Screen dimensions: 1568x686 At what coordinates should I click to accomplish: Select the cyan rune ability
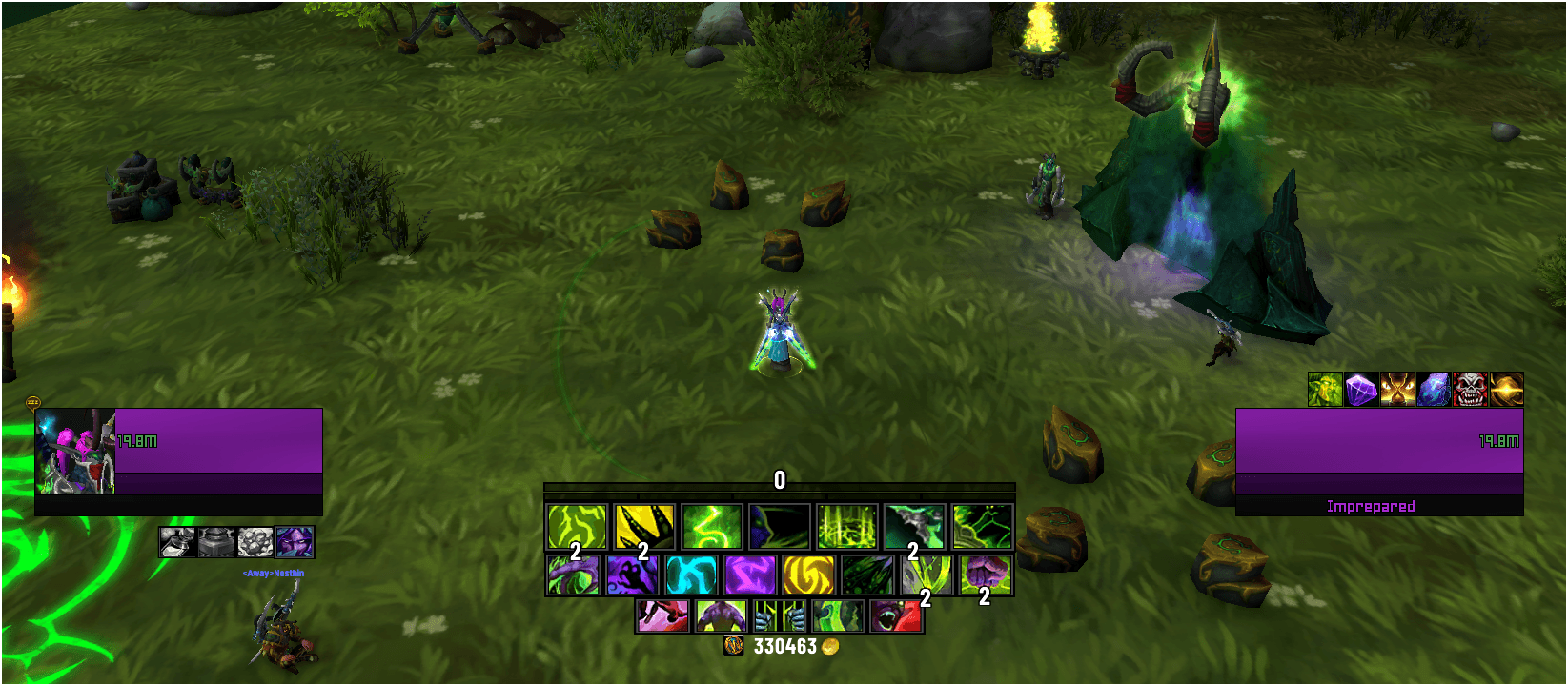(692, 575)
